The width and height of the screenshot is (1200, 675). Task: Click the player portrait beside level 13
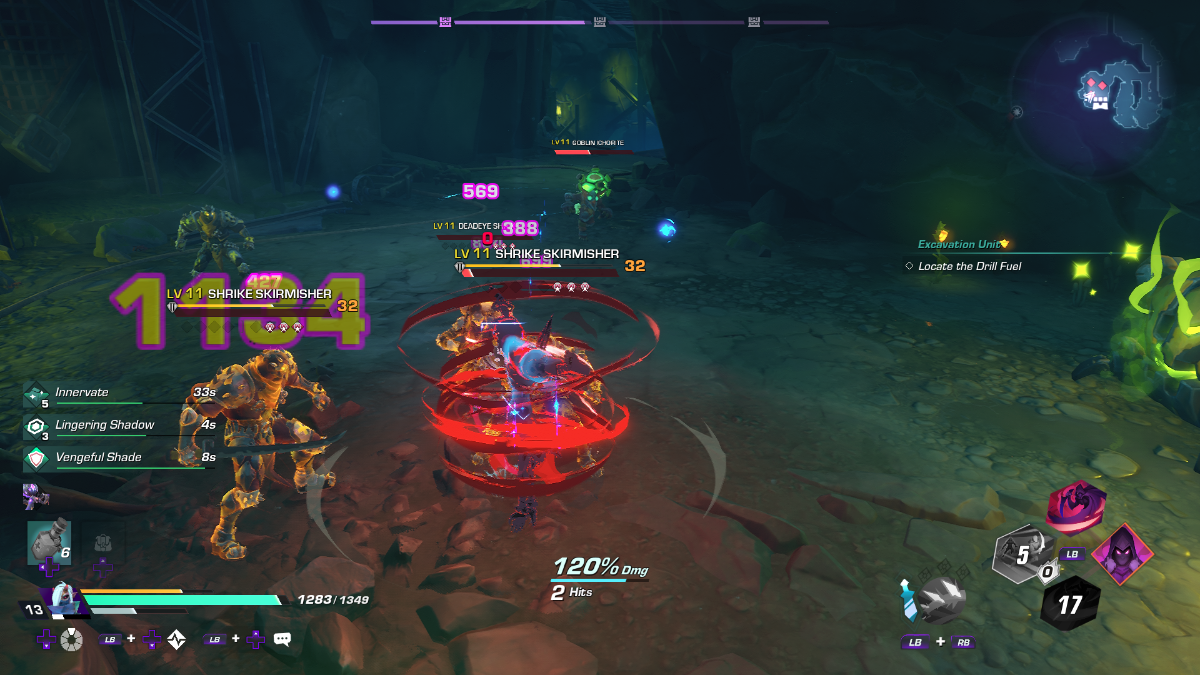coord(63,598)
